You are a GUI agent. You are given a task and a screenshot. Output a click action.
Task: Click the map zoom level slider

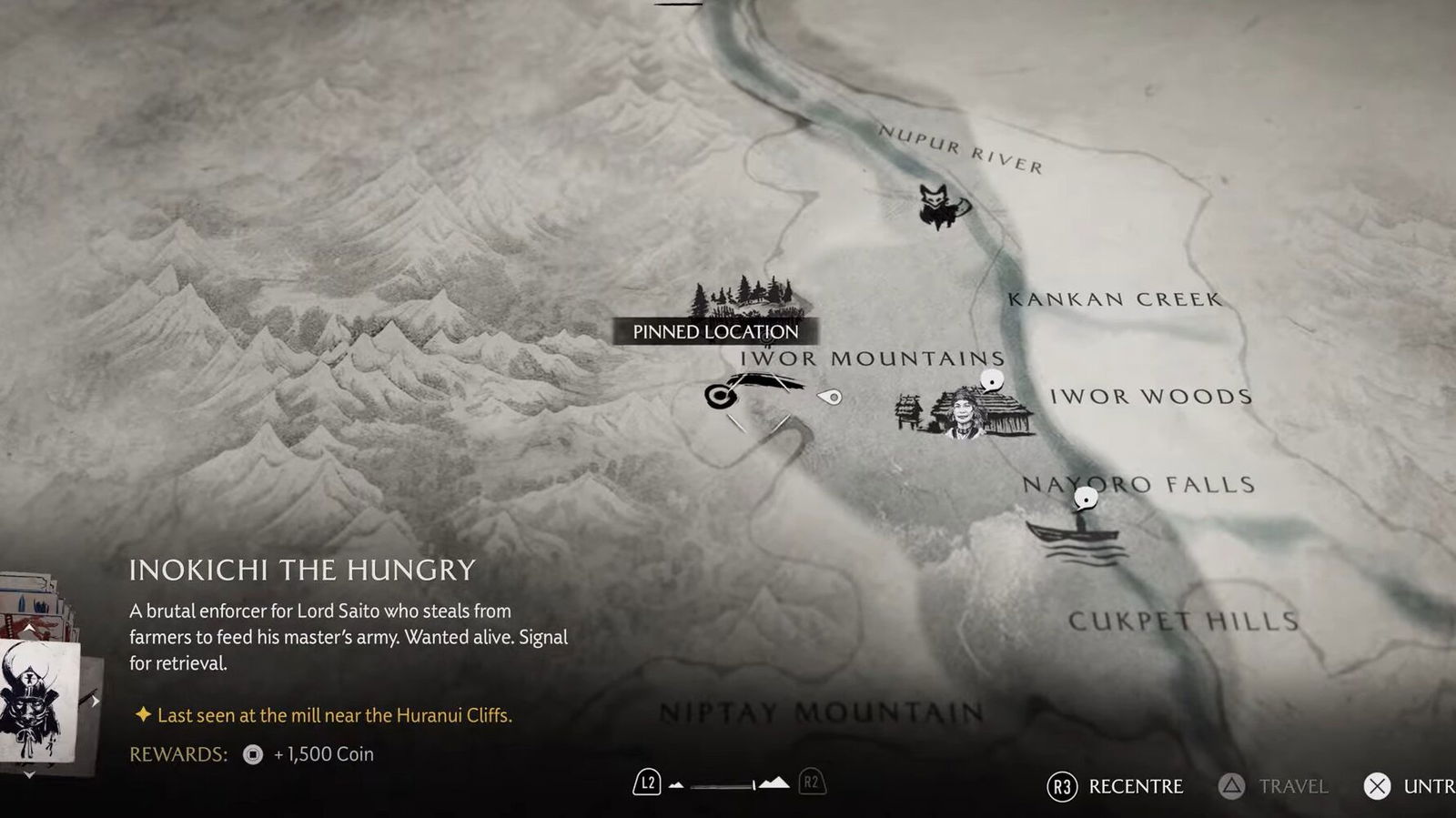point(723,784)
